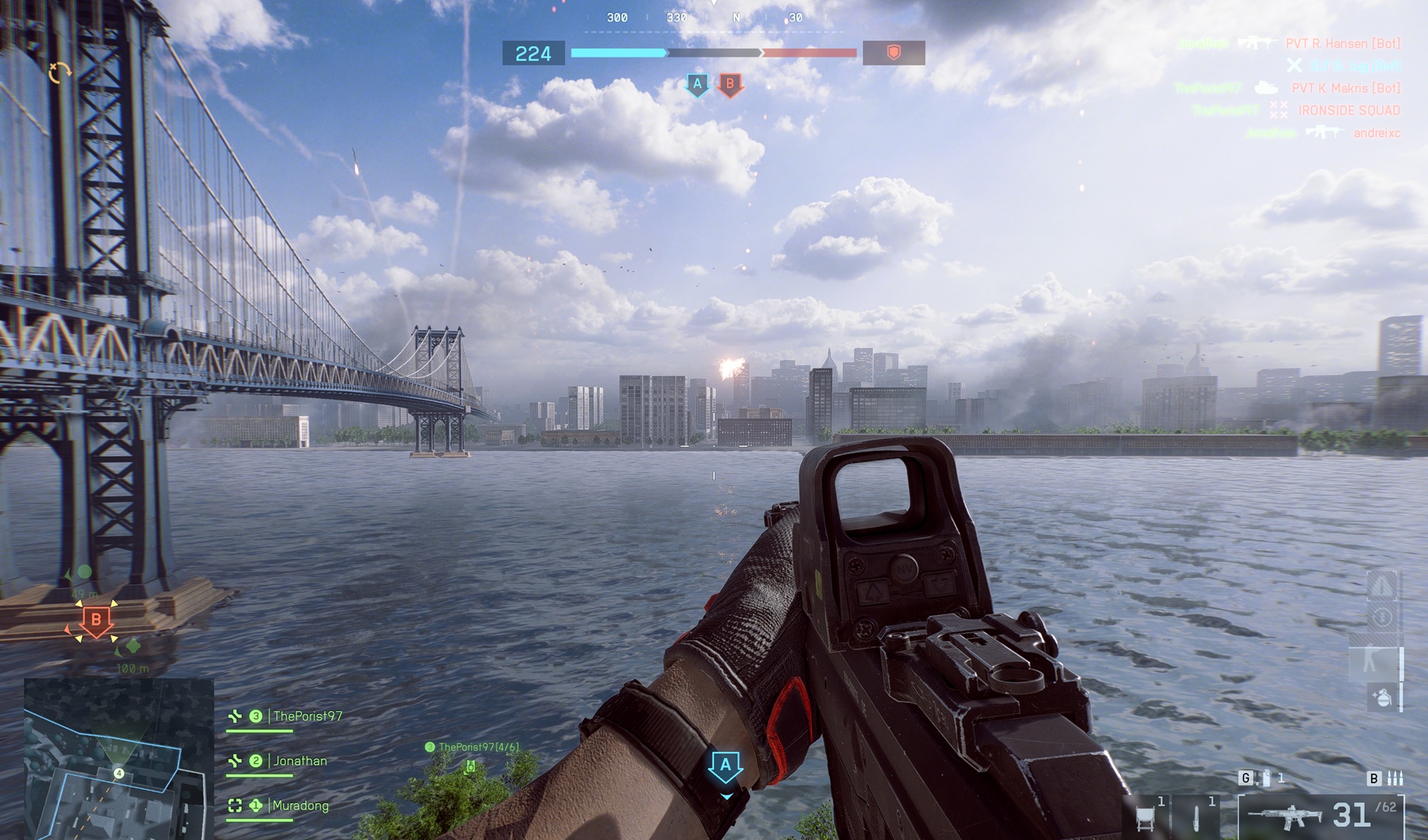Click the red objective B icon under score bar
1428x840 pixels.
[x=730, y=85]
